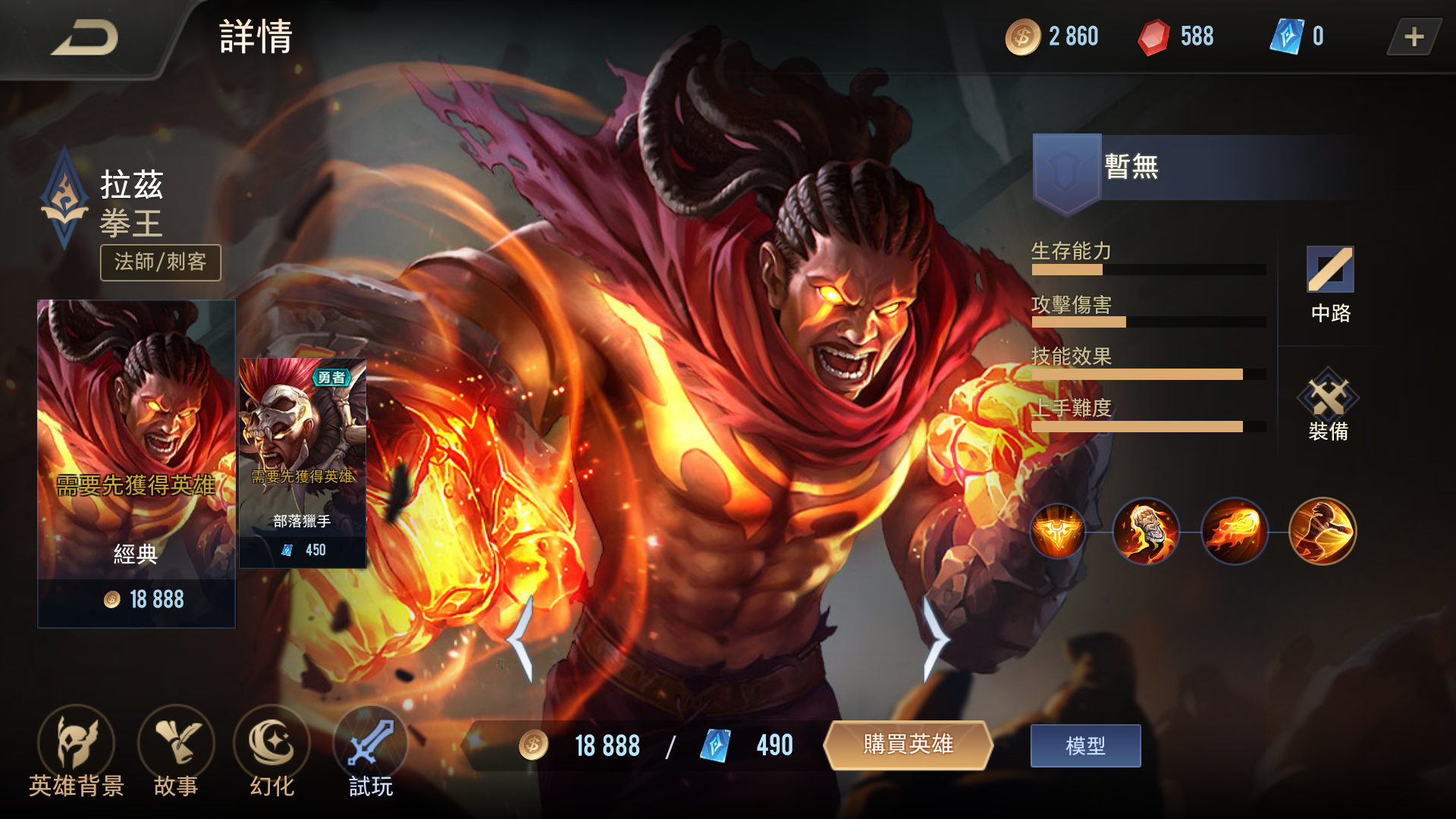This screenshot has height=819, width=1456.
Task: Click the 暫無 shield badge banner
Action: click(1198, 168)
